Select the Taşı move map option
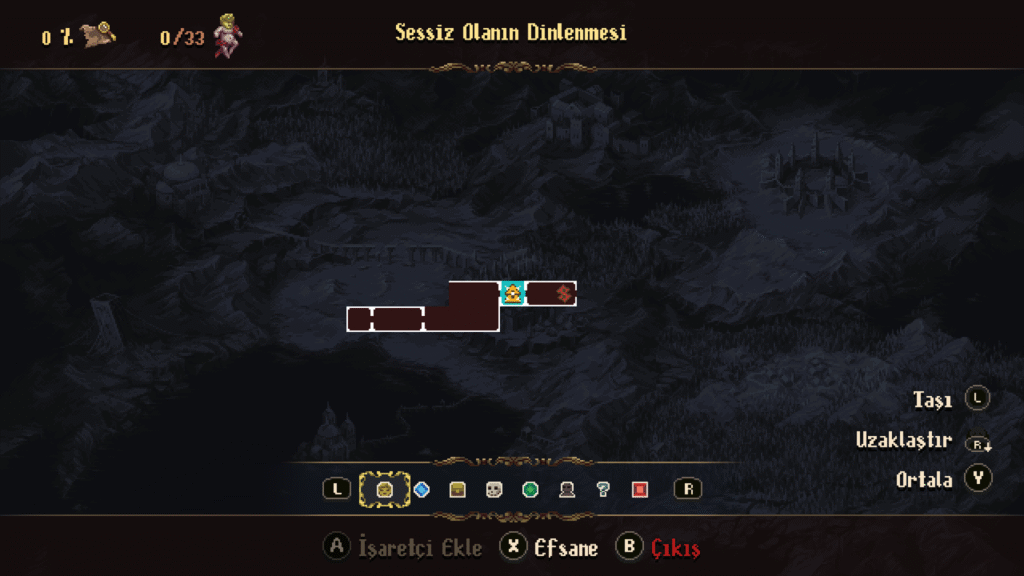Image resolution: width=1024 pixels, height=576 pixels. 931,400
